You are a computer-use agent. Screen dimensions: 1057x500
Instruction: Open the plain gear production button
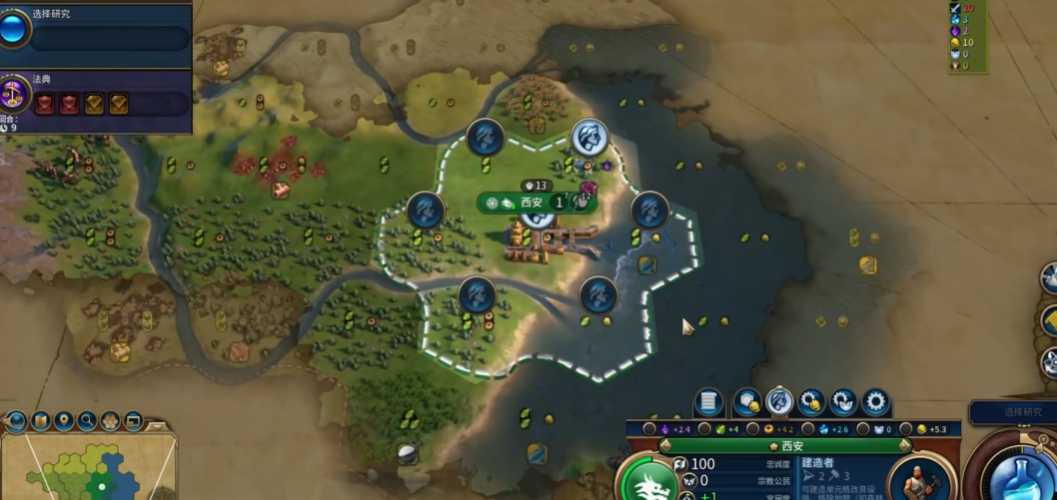[875, 402]
